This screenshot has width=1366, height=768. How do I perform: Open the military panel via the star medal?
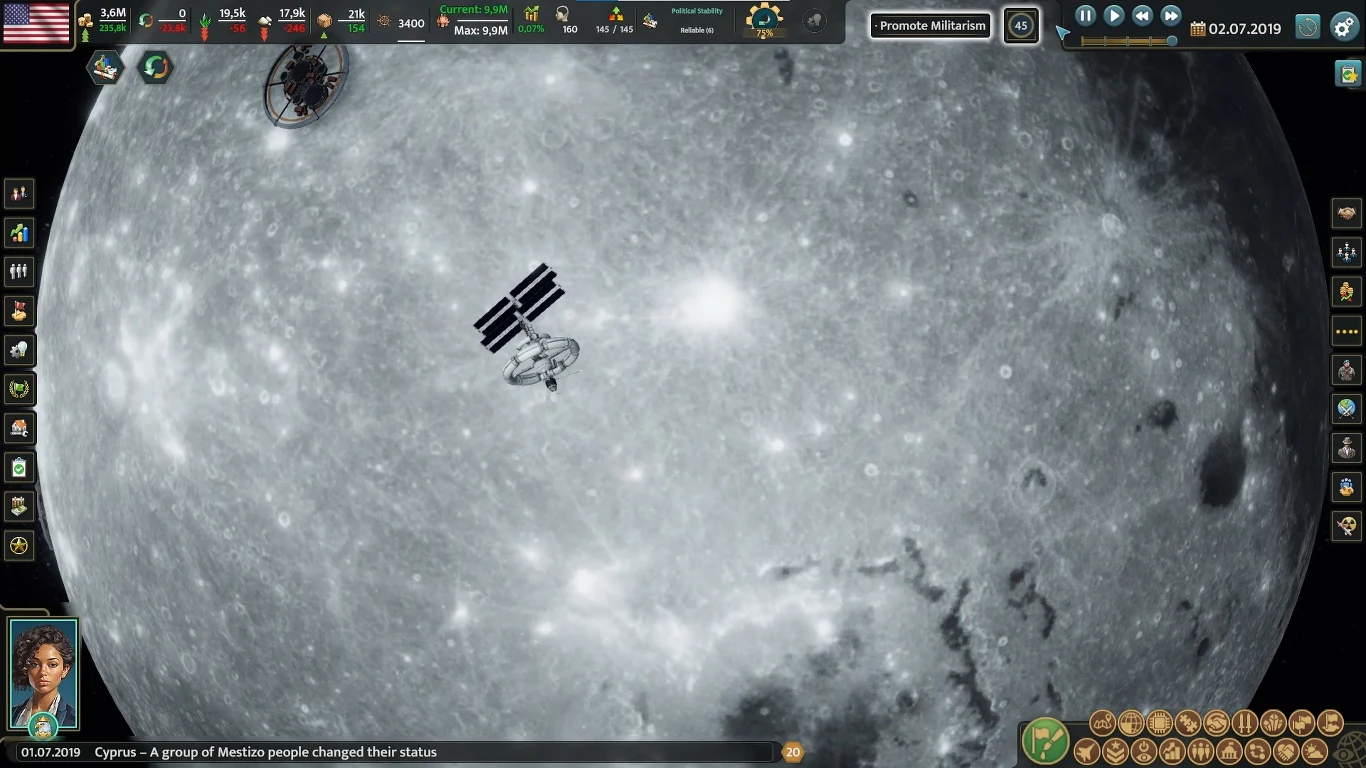(17, 545)
